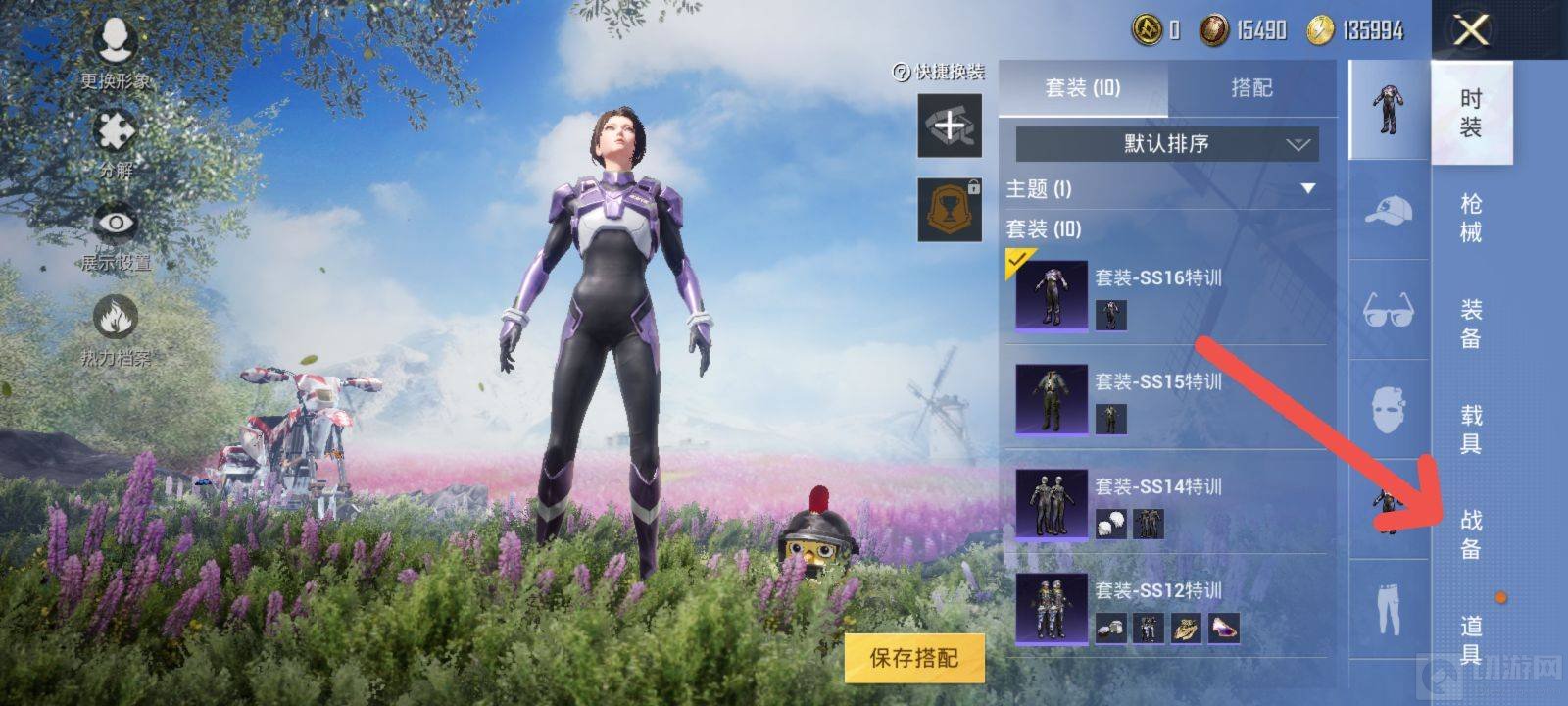Image resolution: width=1568 pixels, height=706 pixels.
Task: Expand the 主题 (1) section
Action: [1307, 188]
